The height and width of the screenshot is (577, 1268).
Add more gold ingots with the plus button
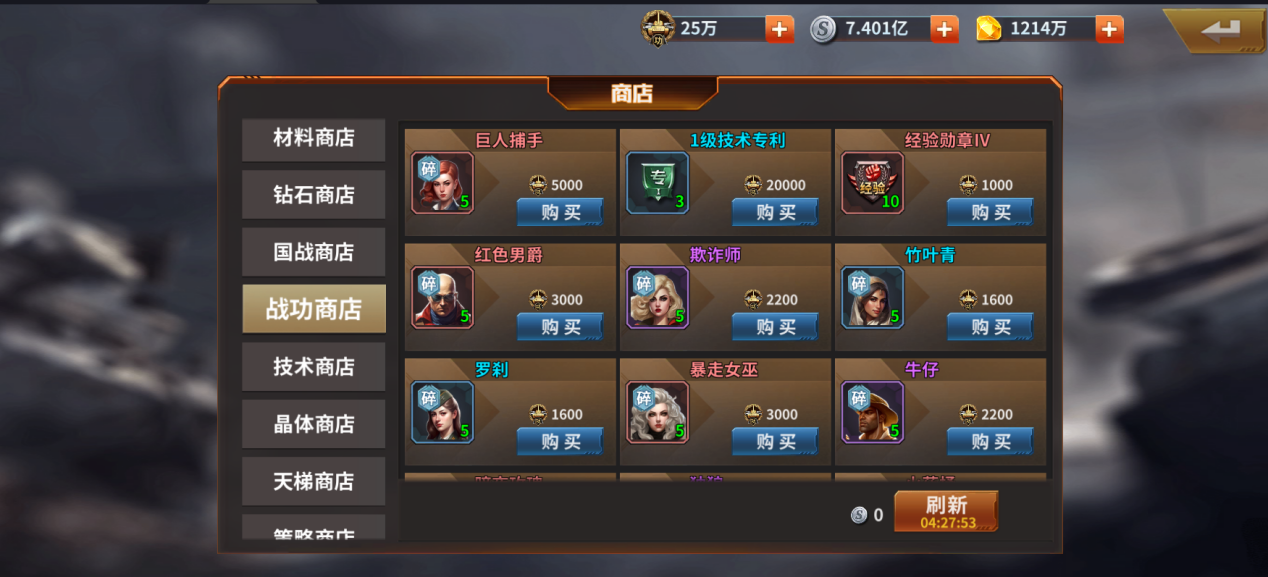1109,29
